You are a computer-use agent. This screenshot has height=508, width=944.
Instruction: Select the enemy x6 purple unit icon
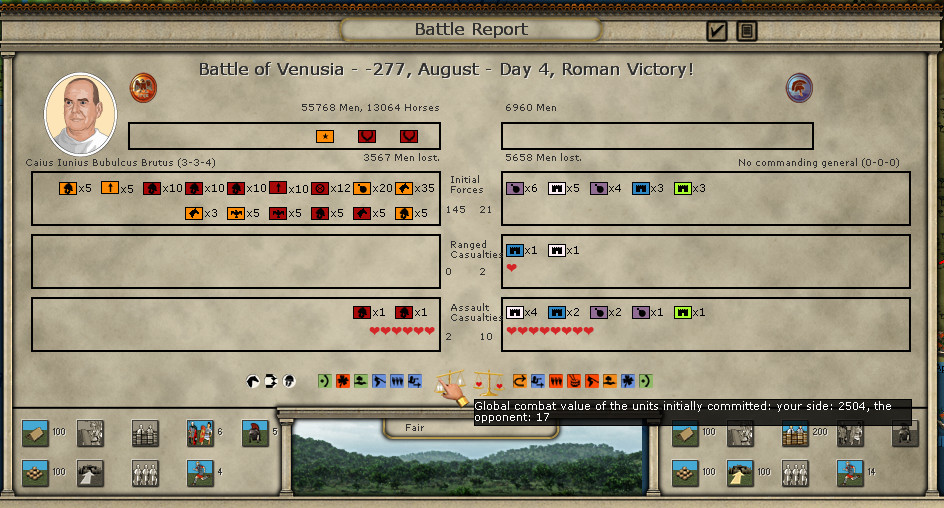click(x=515, y=188)
